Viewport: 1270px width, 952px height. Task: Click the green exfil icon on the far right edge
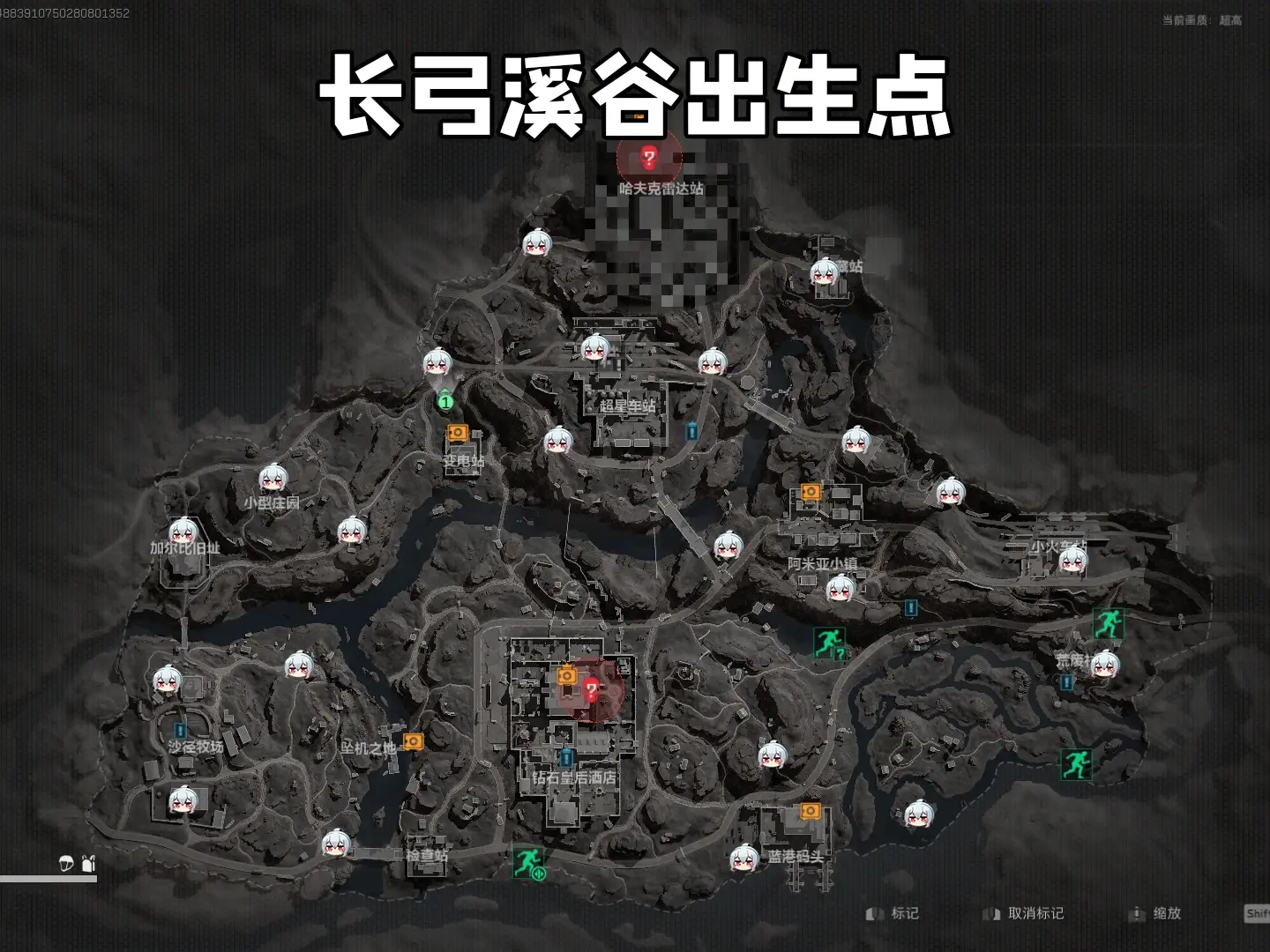1109,621
